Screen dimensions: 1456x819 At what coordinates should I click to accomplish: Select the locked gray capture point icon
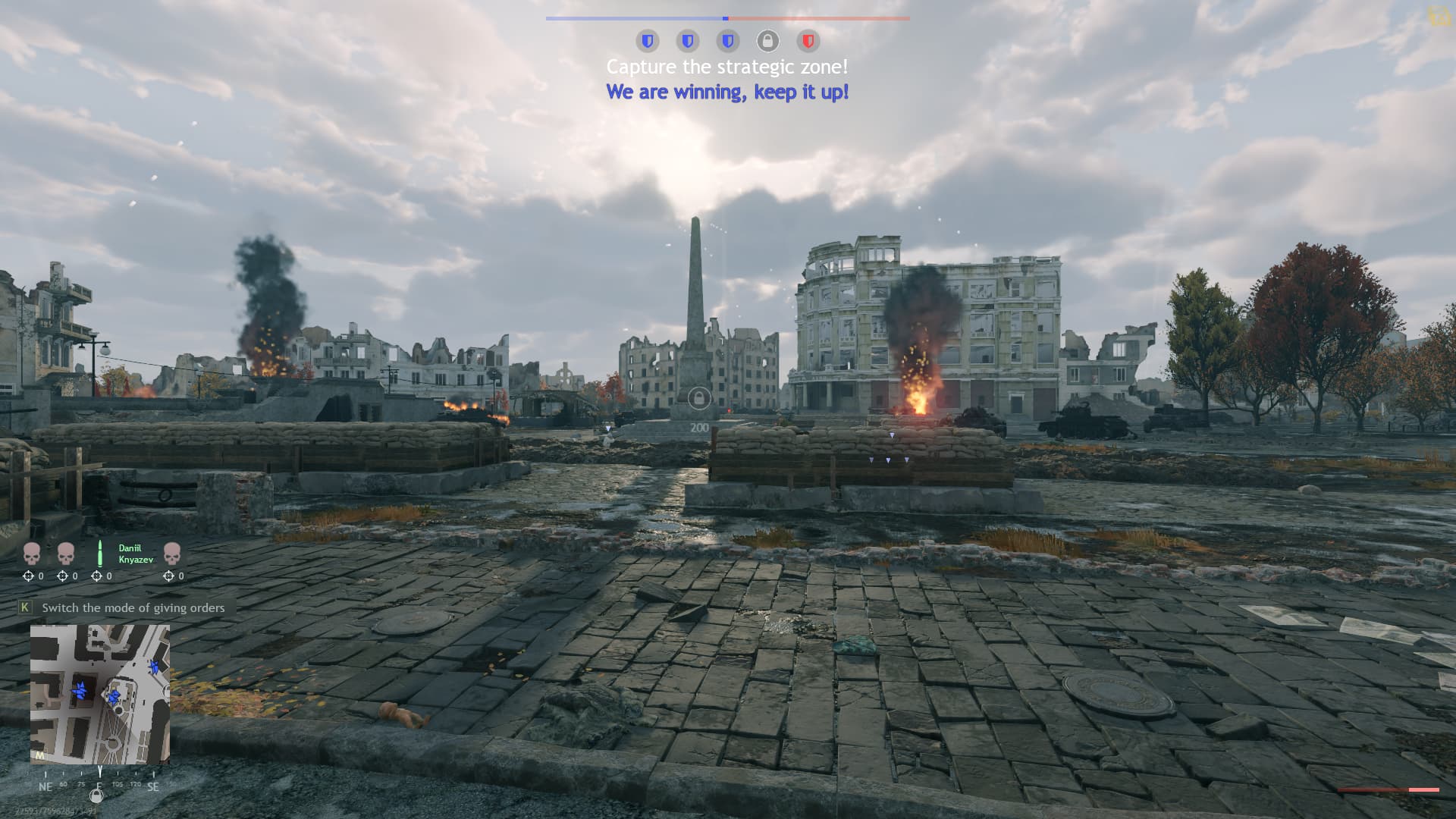coord(767,40)
